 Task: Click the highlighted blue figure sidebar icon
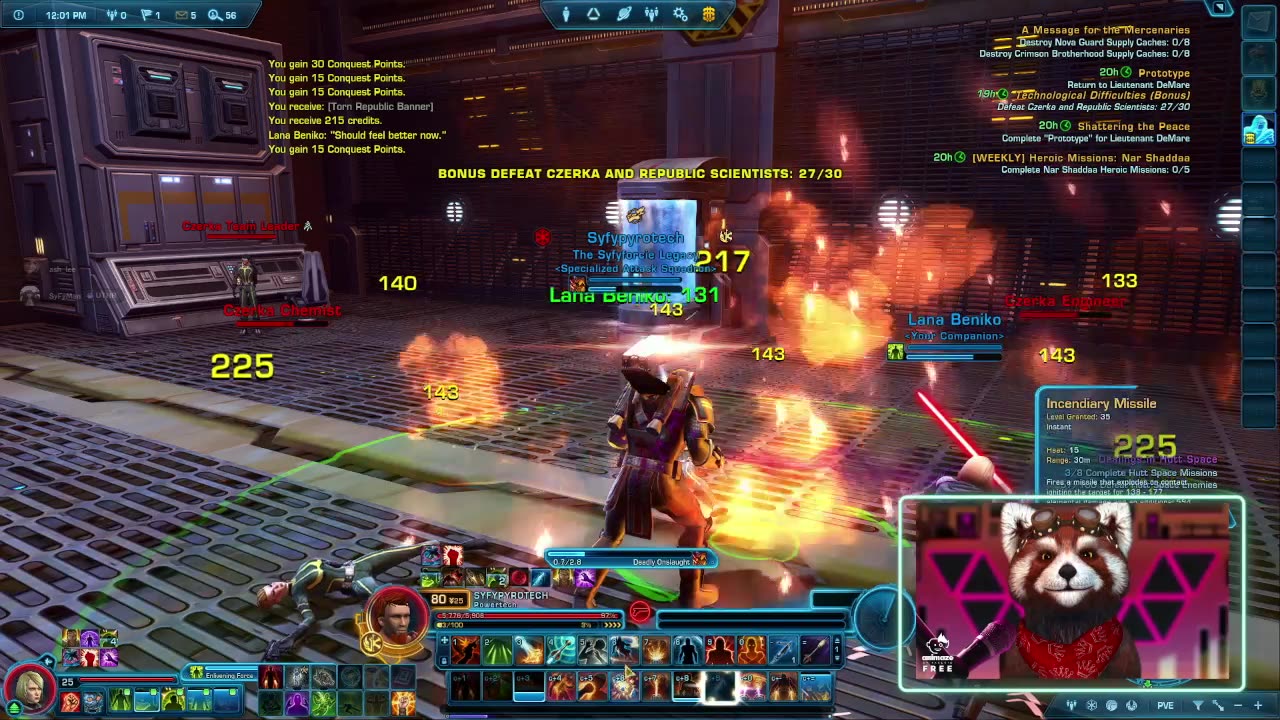click(1257, 130)
